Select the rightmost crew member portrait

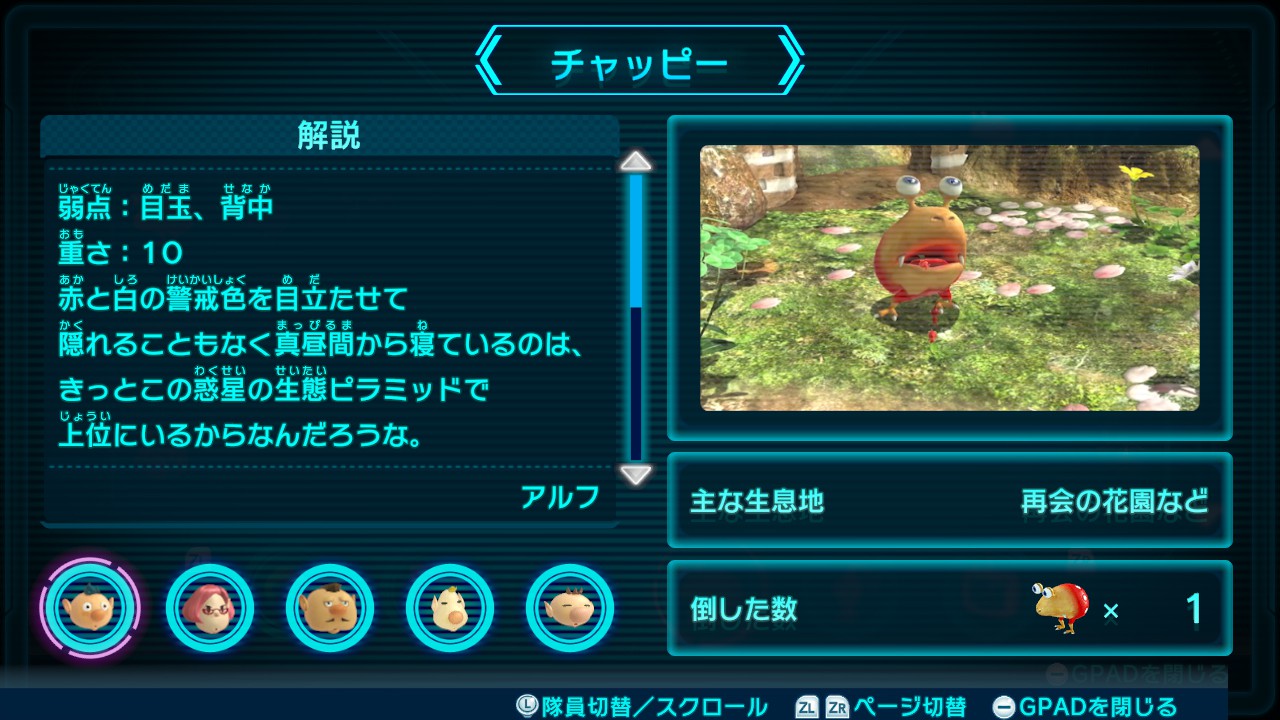pyautogui.click(x=570, y=608)
